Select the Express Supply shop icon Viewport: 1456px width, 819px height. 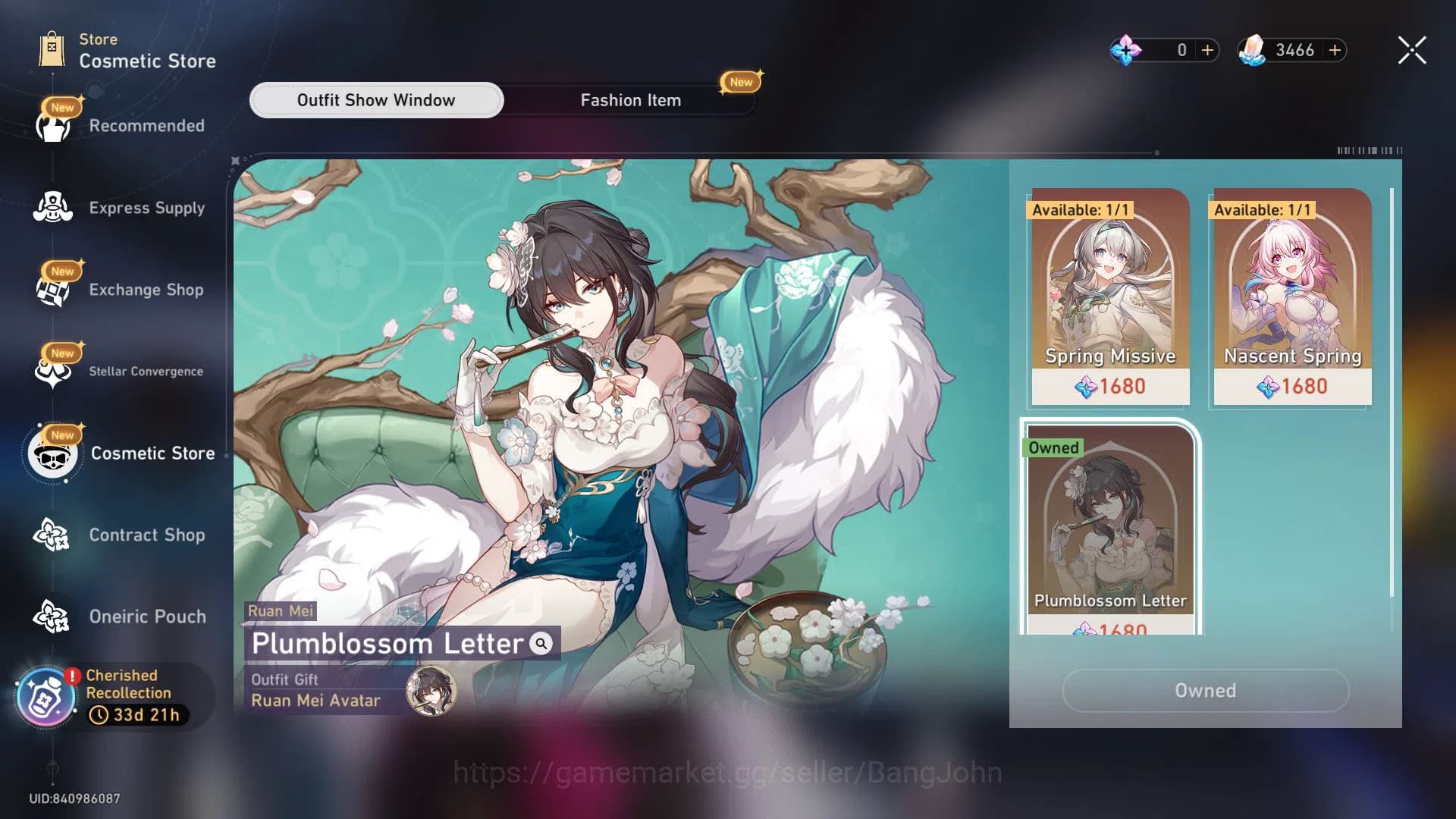[52, 206]
